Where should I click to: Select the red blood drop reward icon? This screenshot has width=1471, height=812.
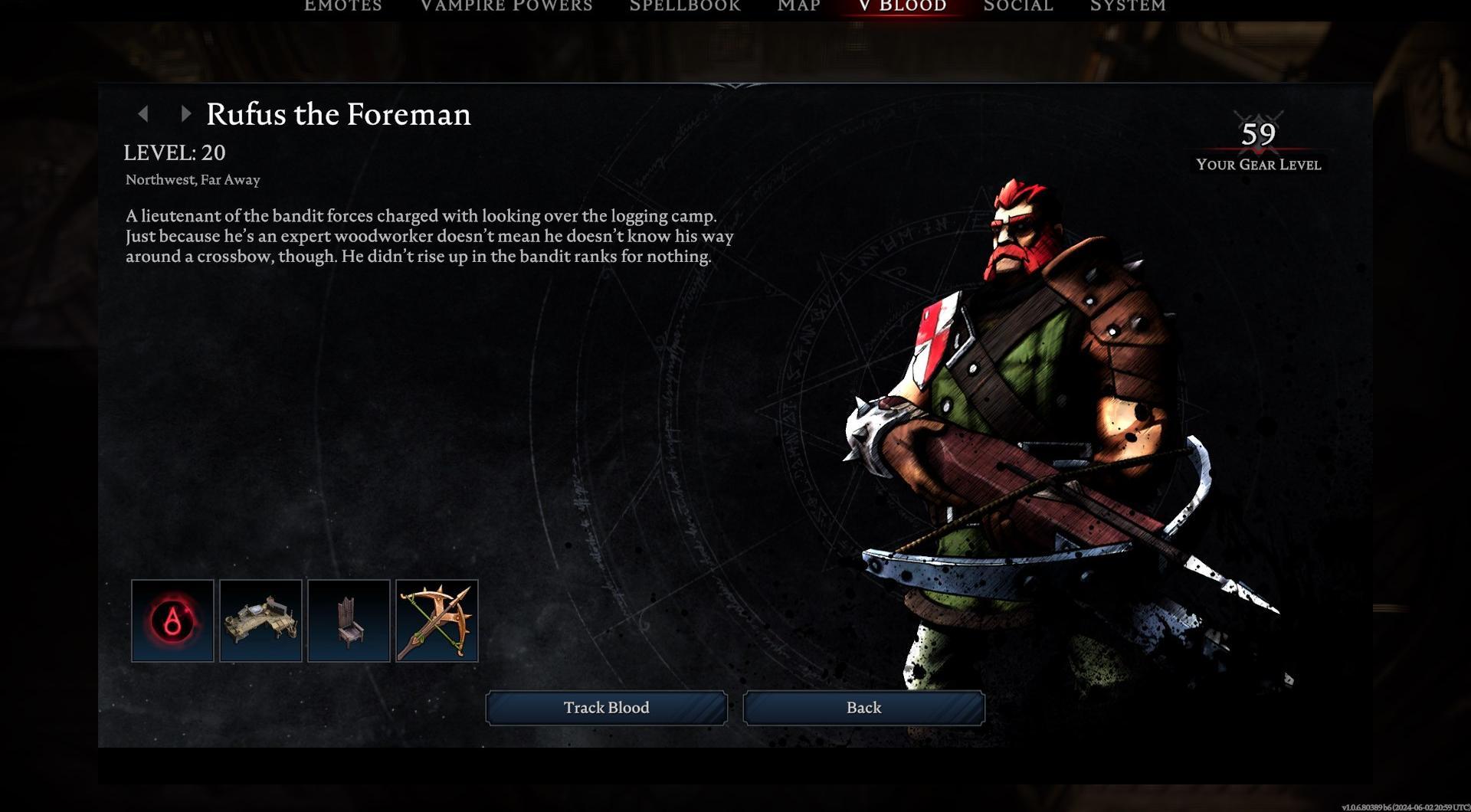point(172,620)
